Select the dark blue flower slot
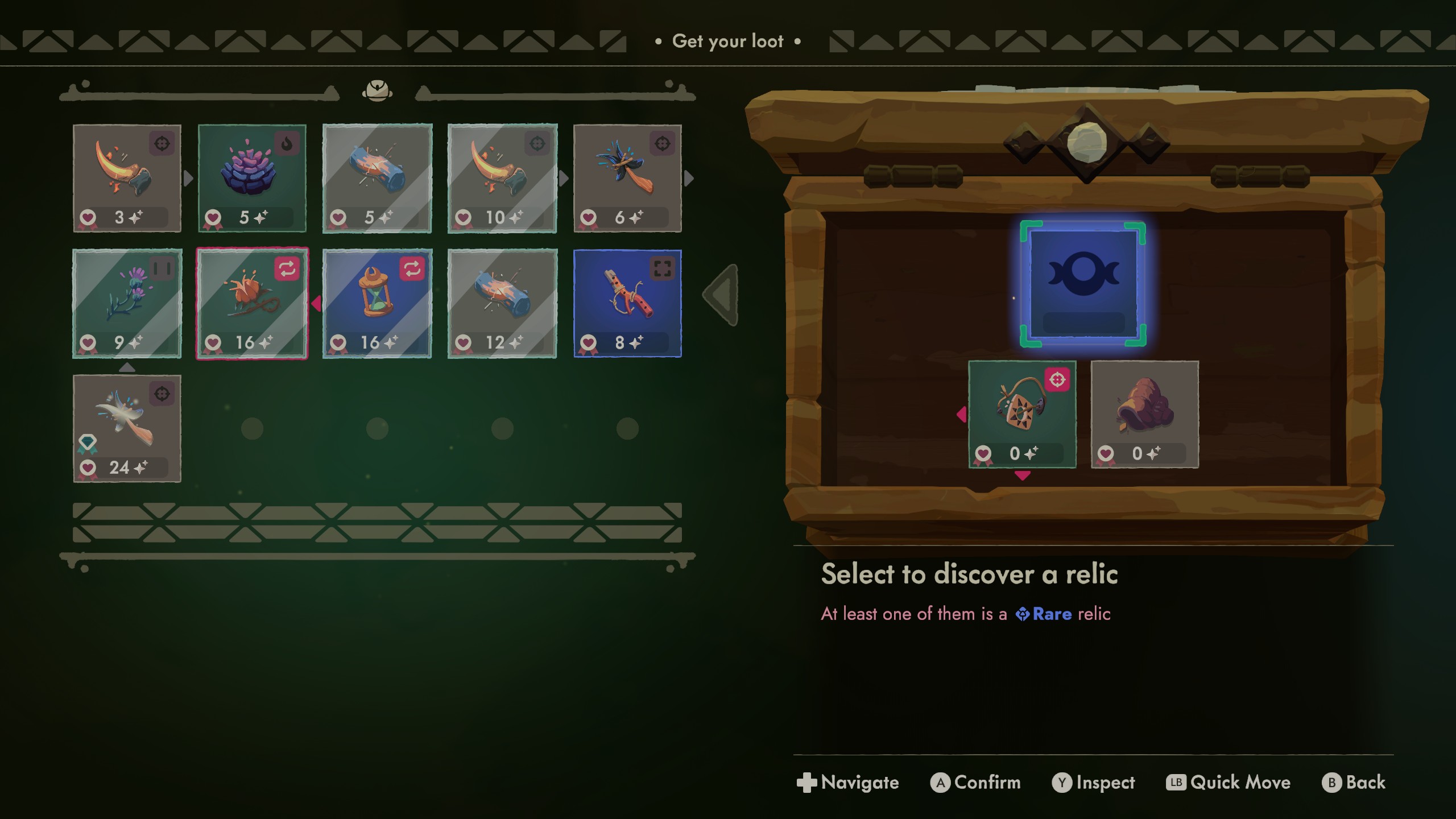Viewport: 1456px width, 819px height. point(627,178)
